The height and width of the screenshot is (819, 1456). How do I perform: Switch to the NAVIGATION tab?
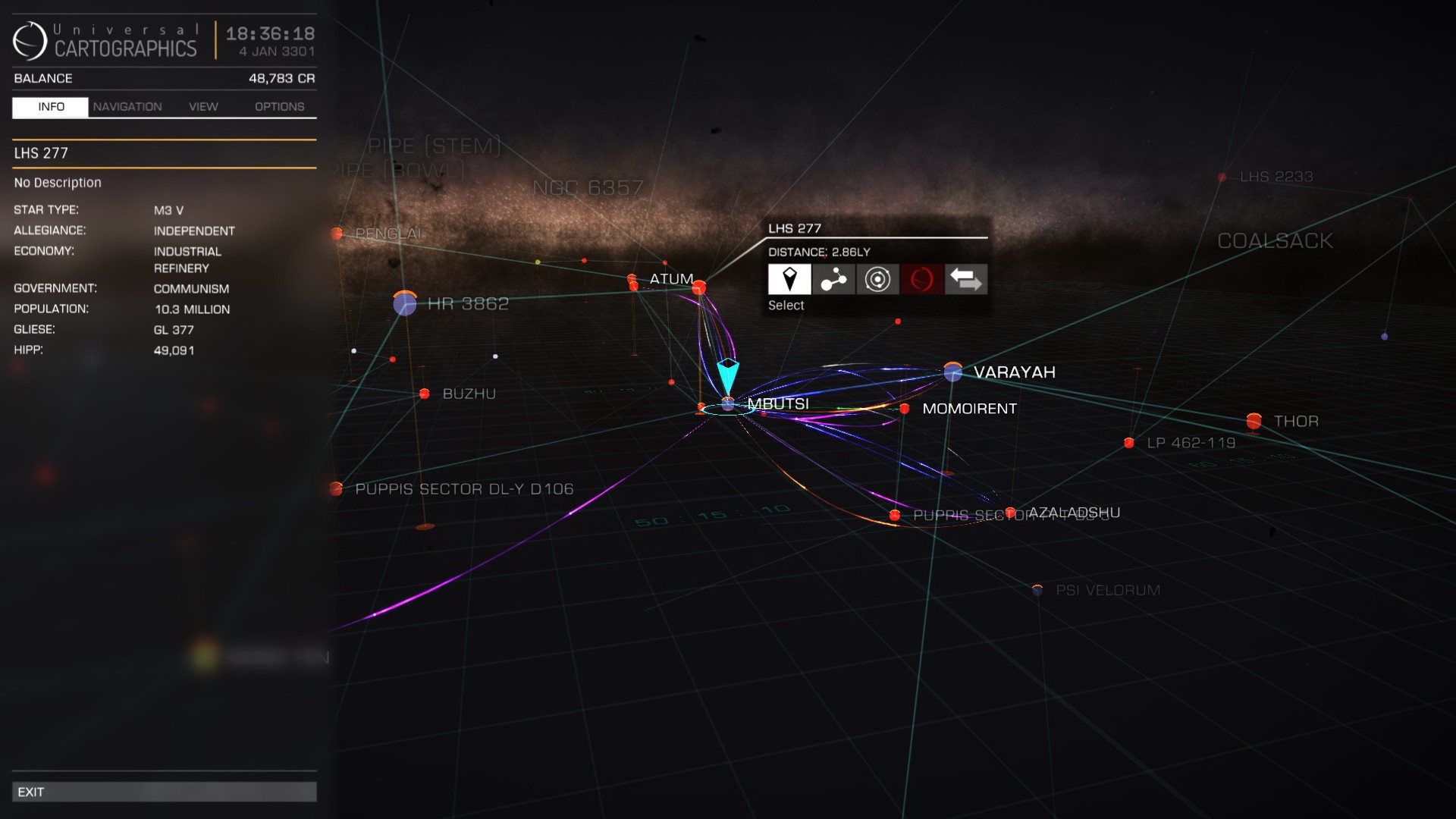[127, 106]
